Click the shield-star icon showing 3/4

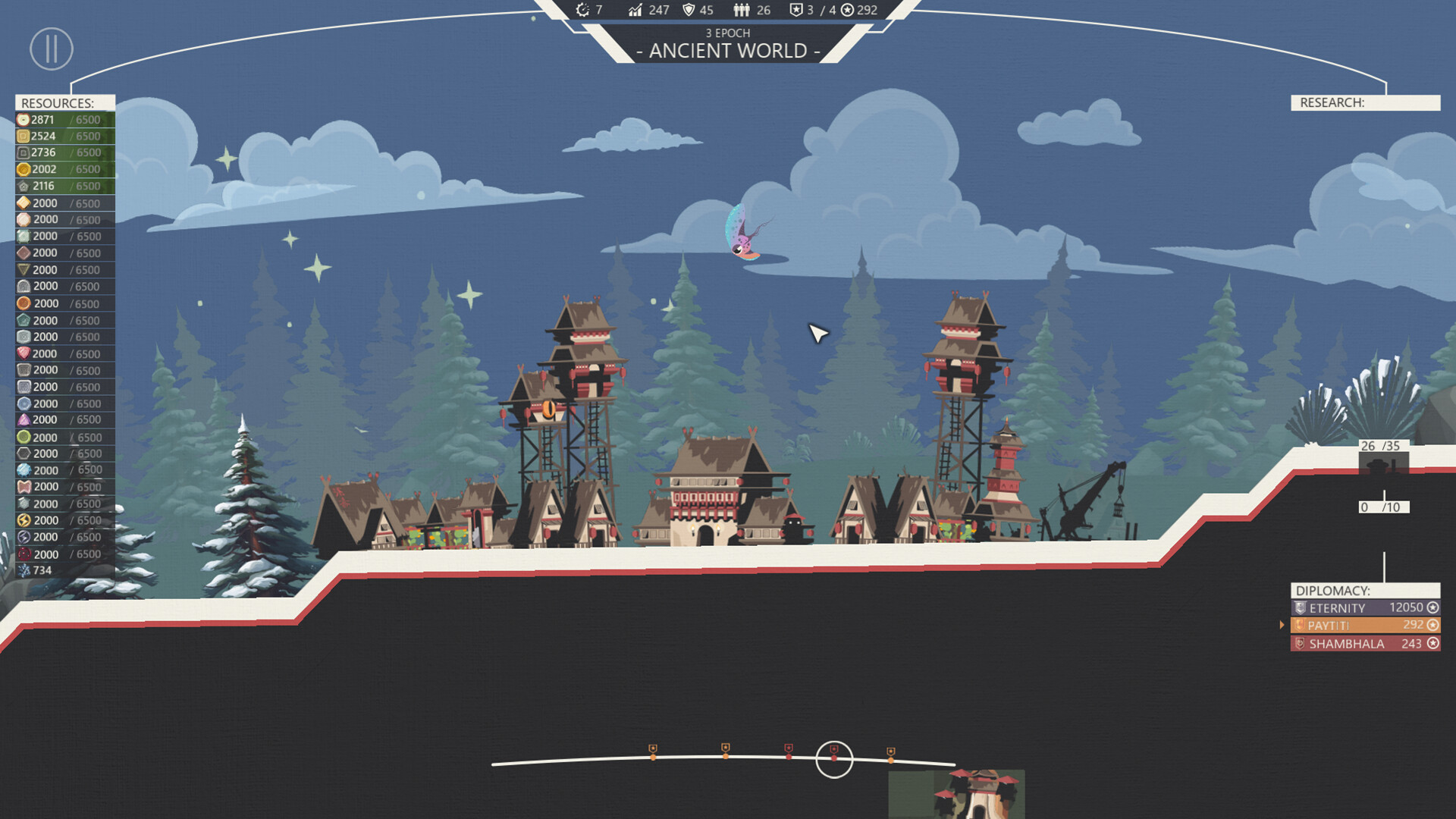796,10
